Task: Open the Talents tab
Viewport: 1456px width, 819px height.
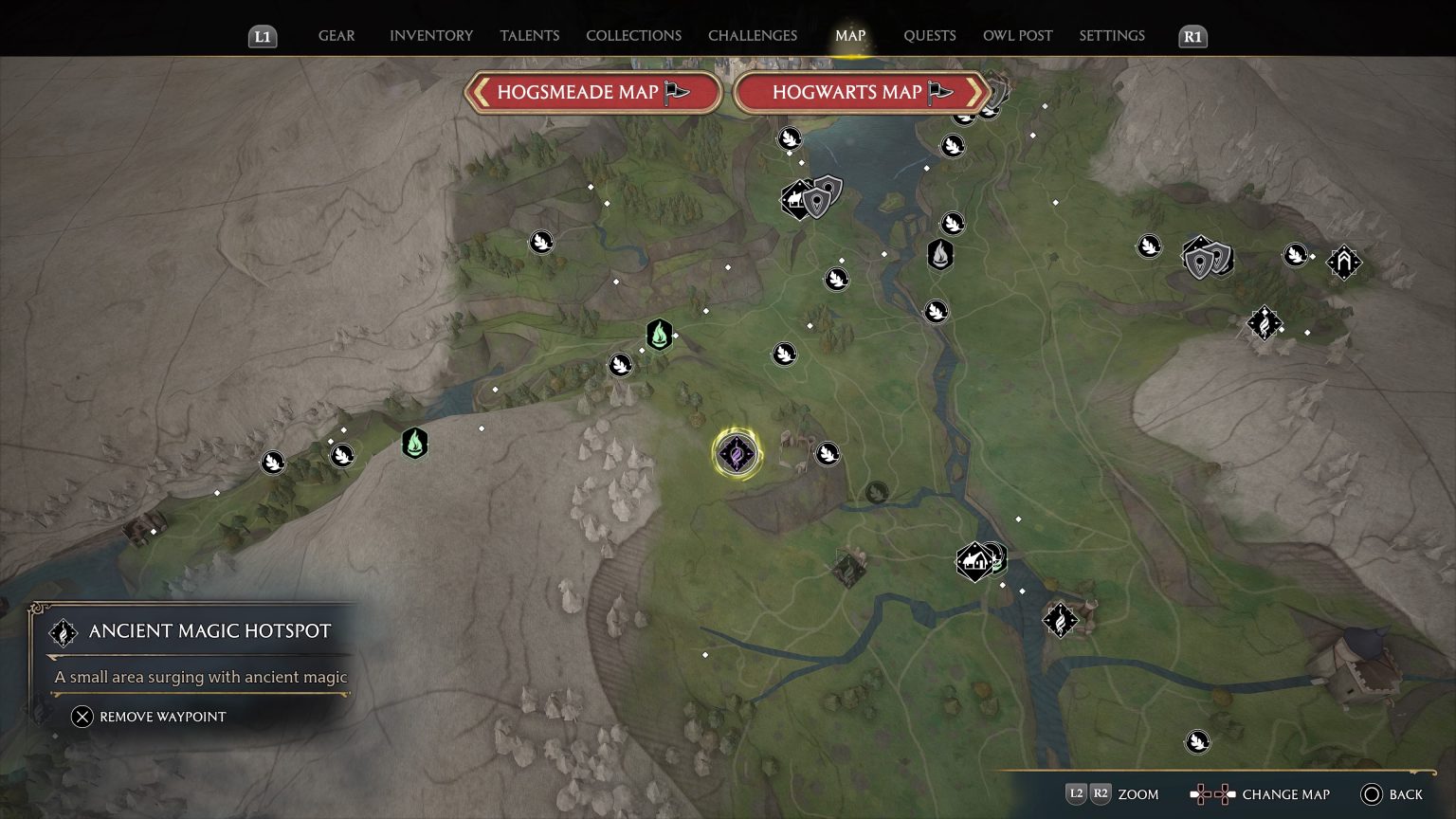Action: tap(529, 35)
